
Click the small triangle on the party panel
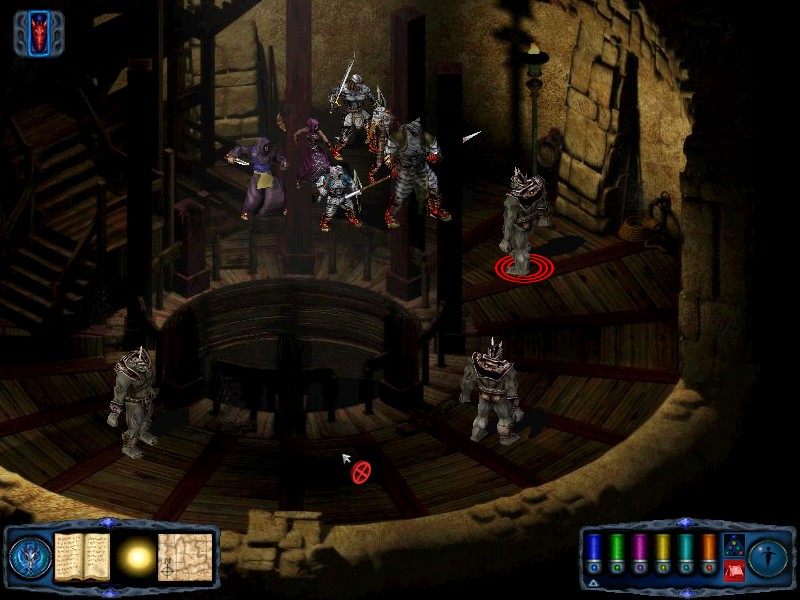(x=594, y=582)
